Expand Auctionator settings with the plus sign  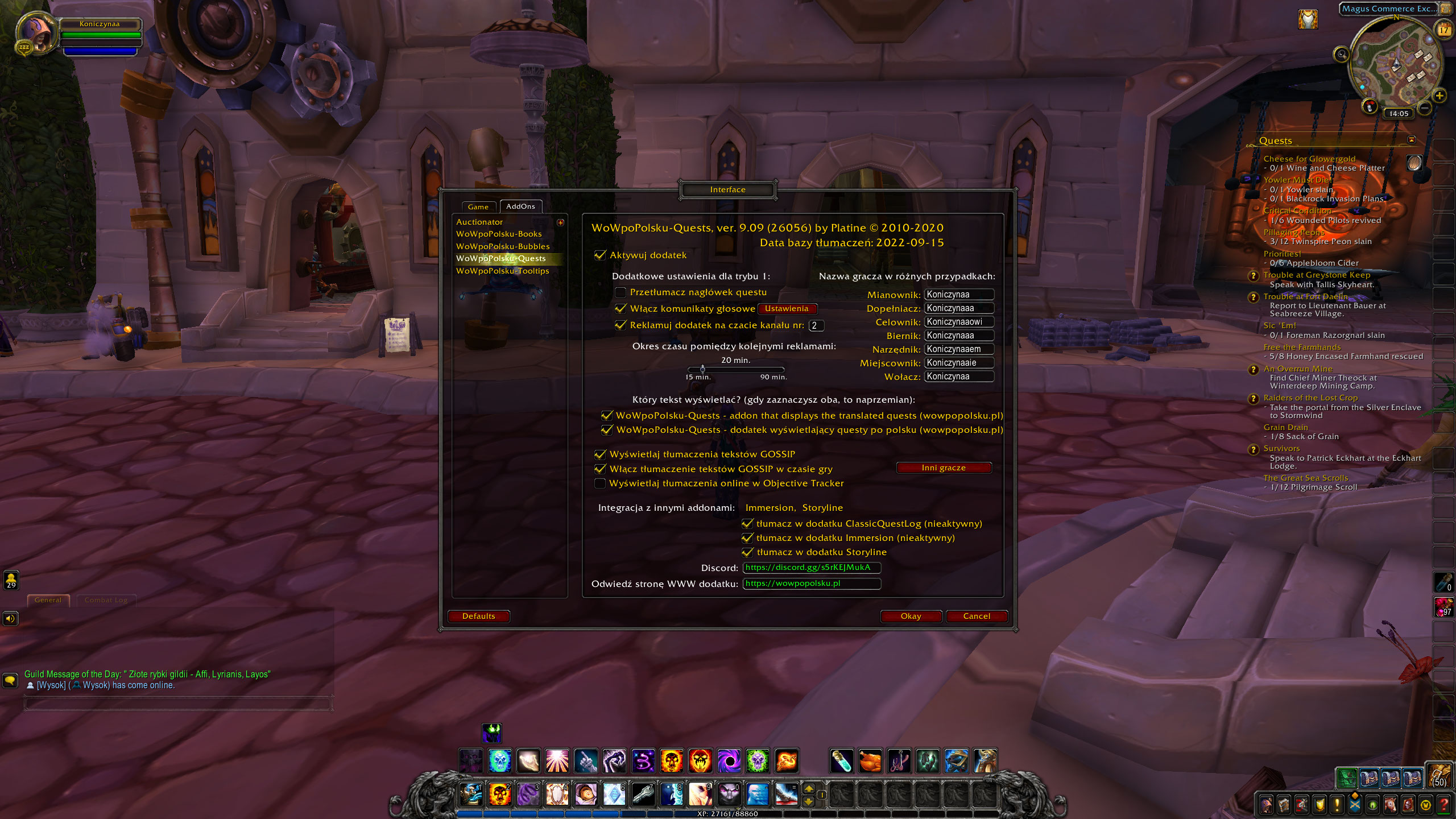560,222
